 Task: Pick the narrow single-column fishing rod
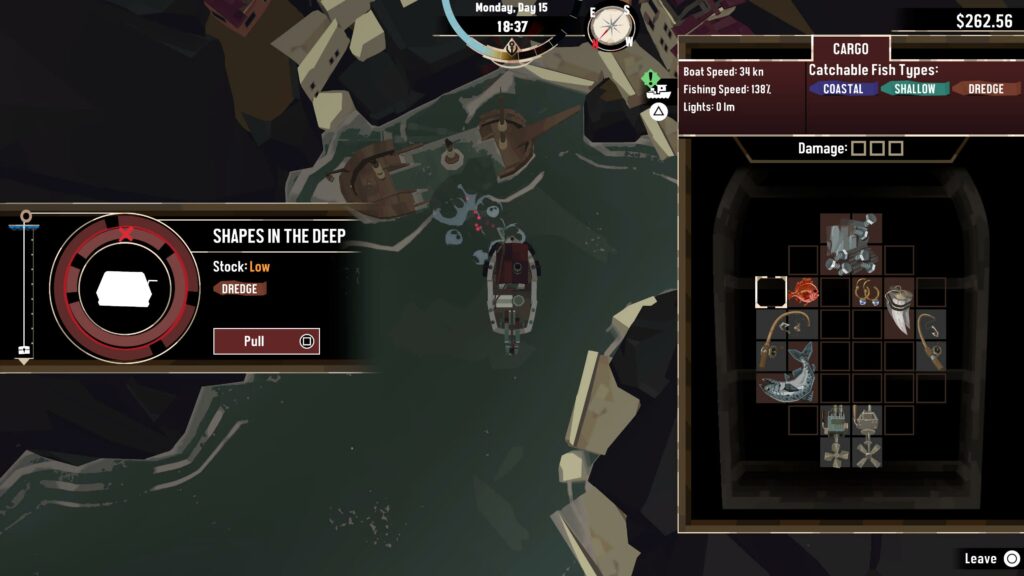[x=931, y=340]
